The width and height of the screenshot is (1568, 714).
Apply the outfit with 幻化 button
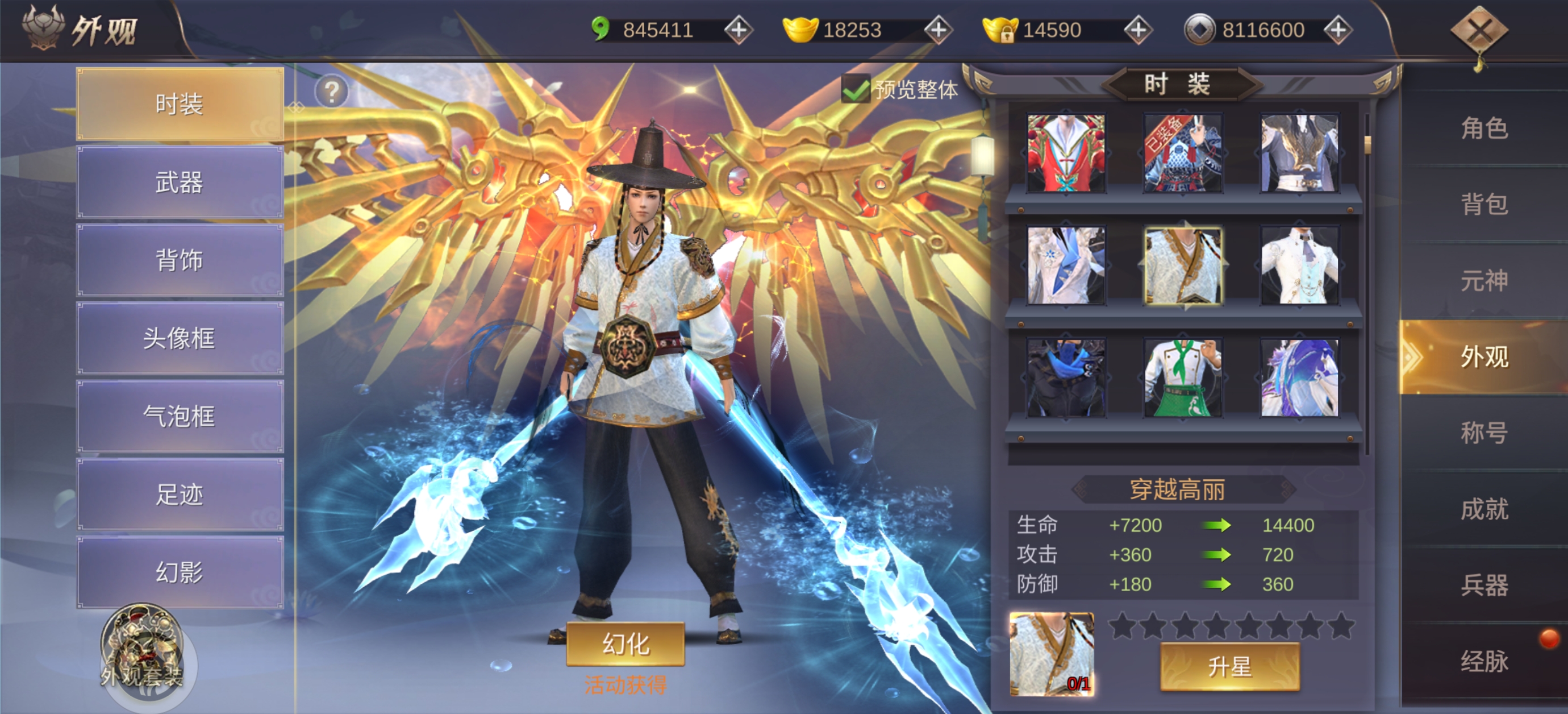[625, 644]
